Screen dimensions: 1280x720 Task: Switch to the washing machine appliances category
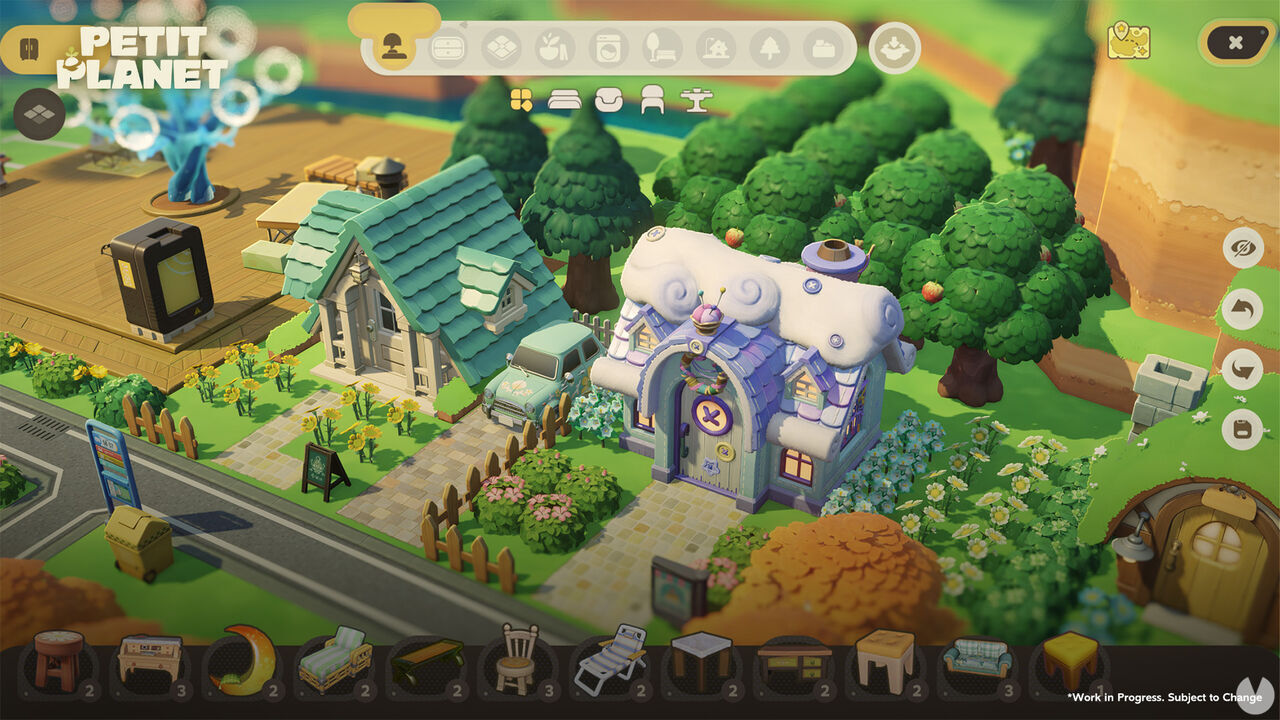(608, 47)
